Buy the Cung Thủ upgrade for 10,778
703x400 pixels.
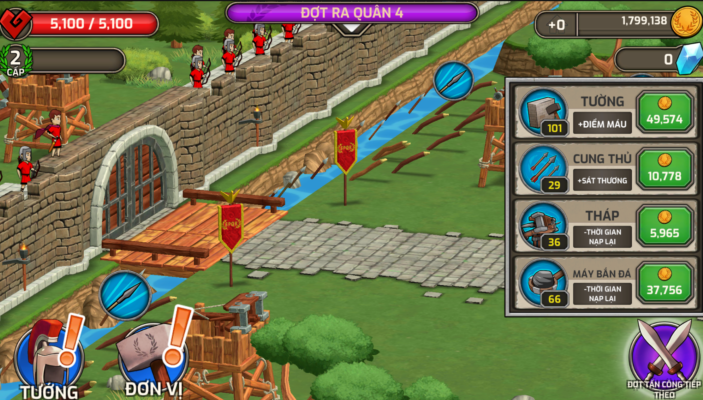663,168
